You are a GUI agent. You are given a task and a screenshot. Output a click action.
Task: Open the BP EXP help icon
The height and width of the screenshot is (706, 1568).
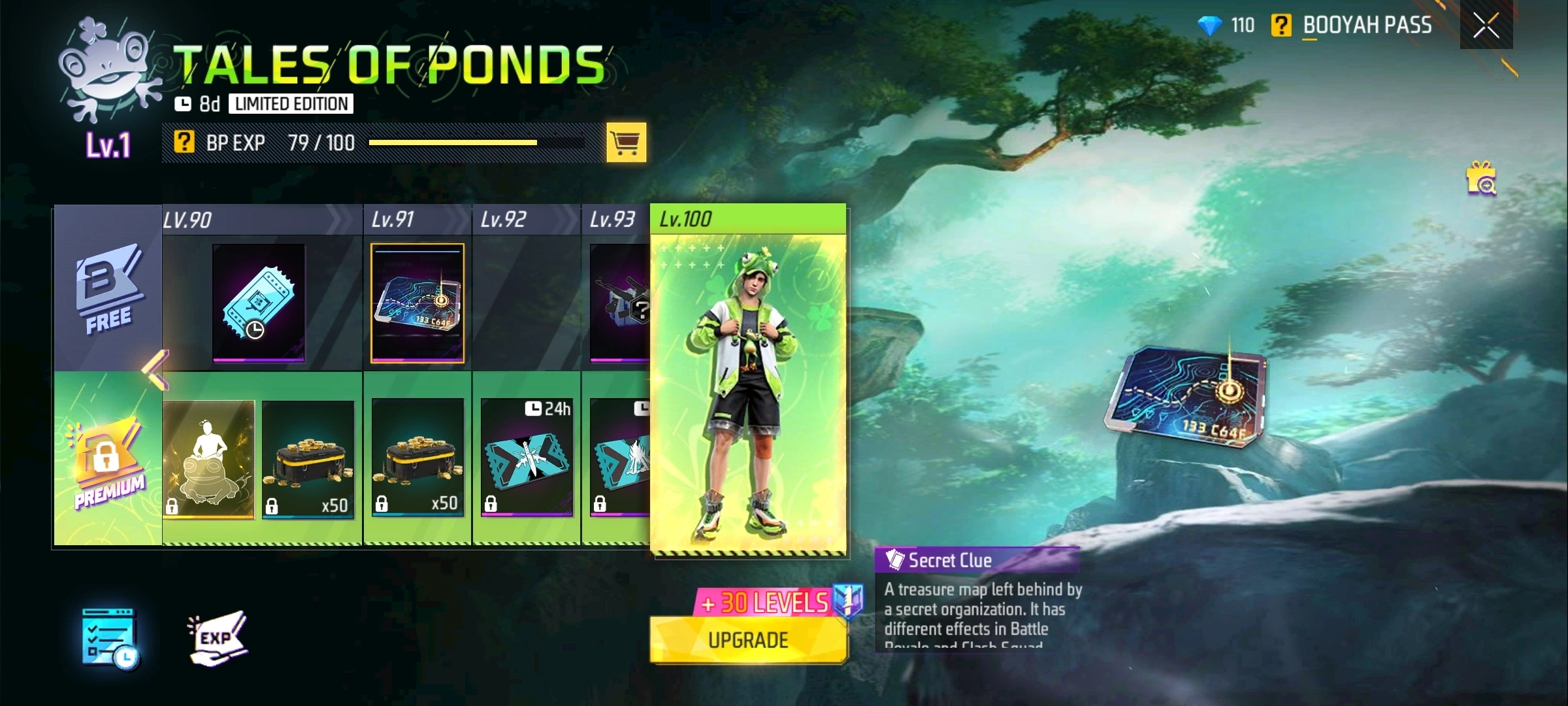(186, 143)
